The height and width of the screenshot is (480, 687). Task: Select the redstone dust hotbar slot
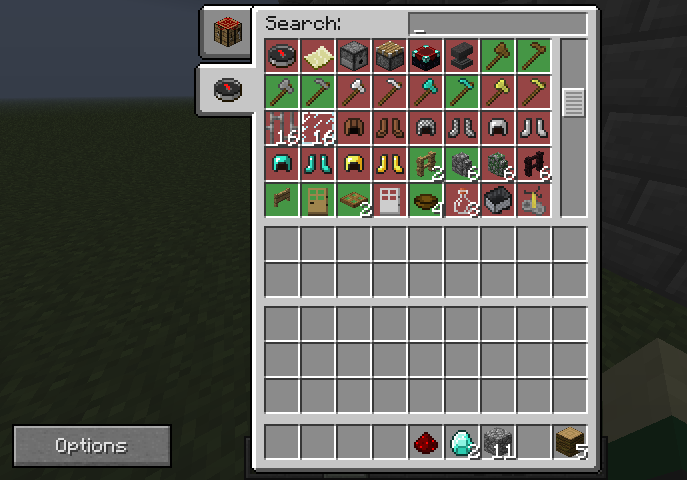[426, 442]
